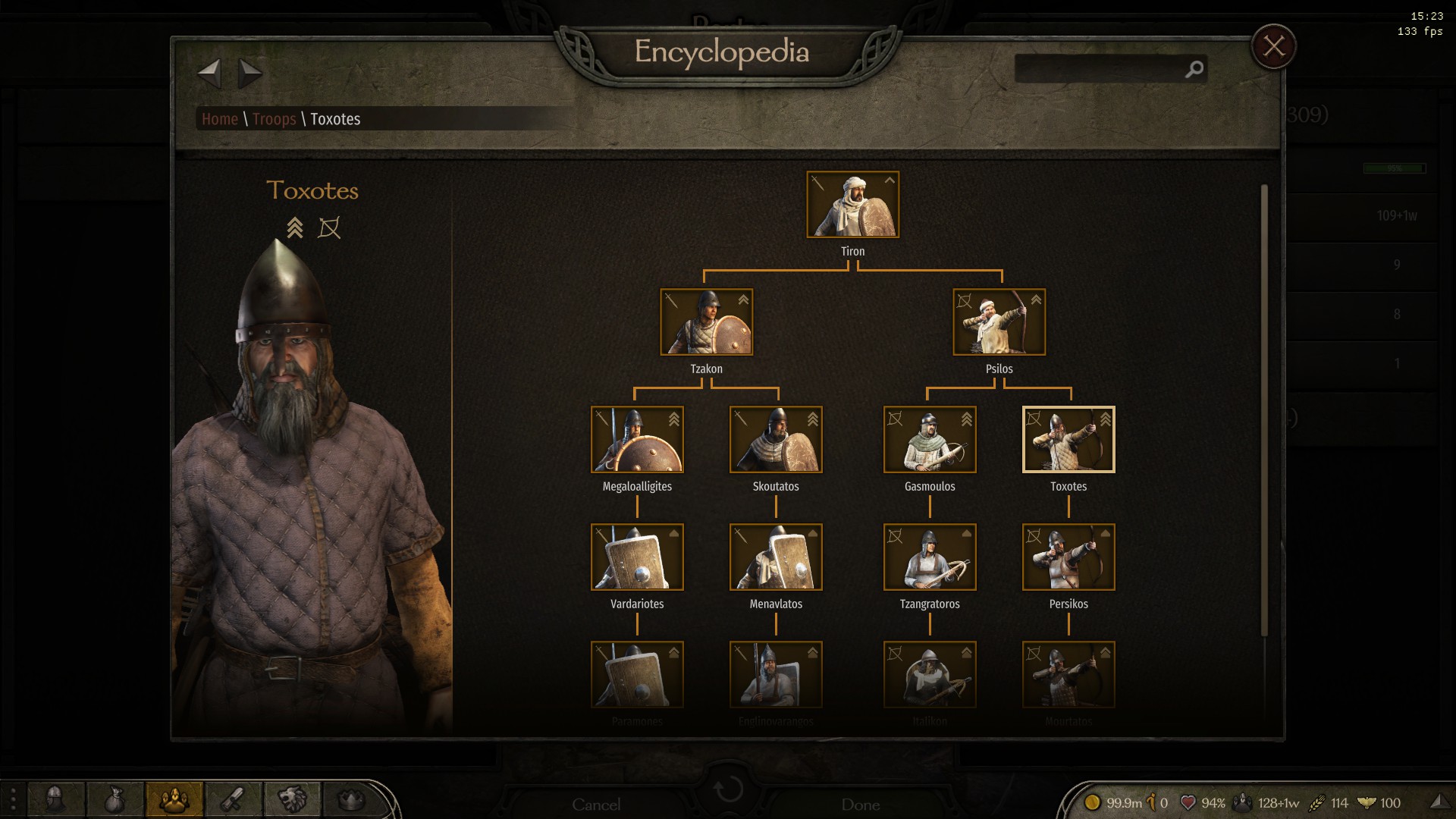Screen dimensions: 1456x819
Task: Open the Home breadcrumb link
Action: [x=220, y=119]
